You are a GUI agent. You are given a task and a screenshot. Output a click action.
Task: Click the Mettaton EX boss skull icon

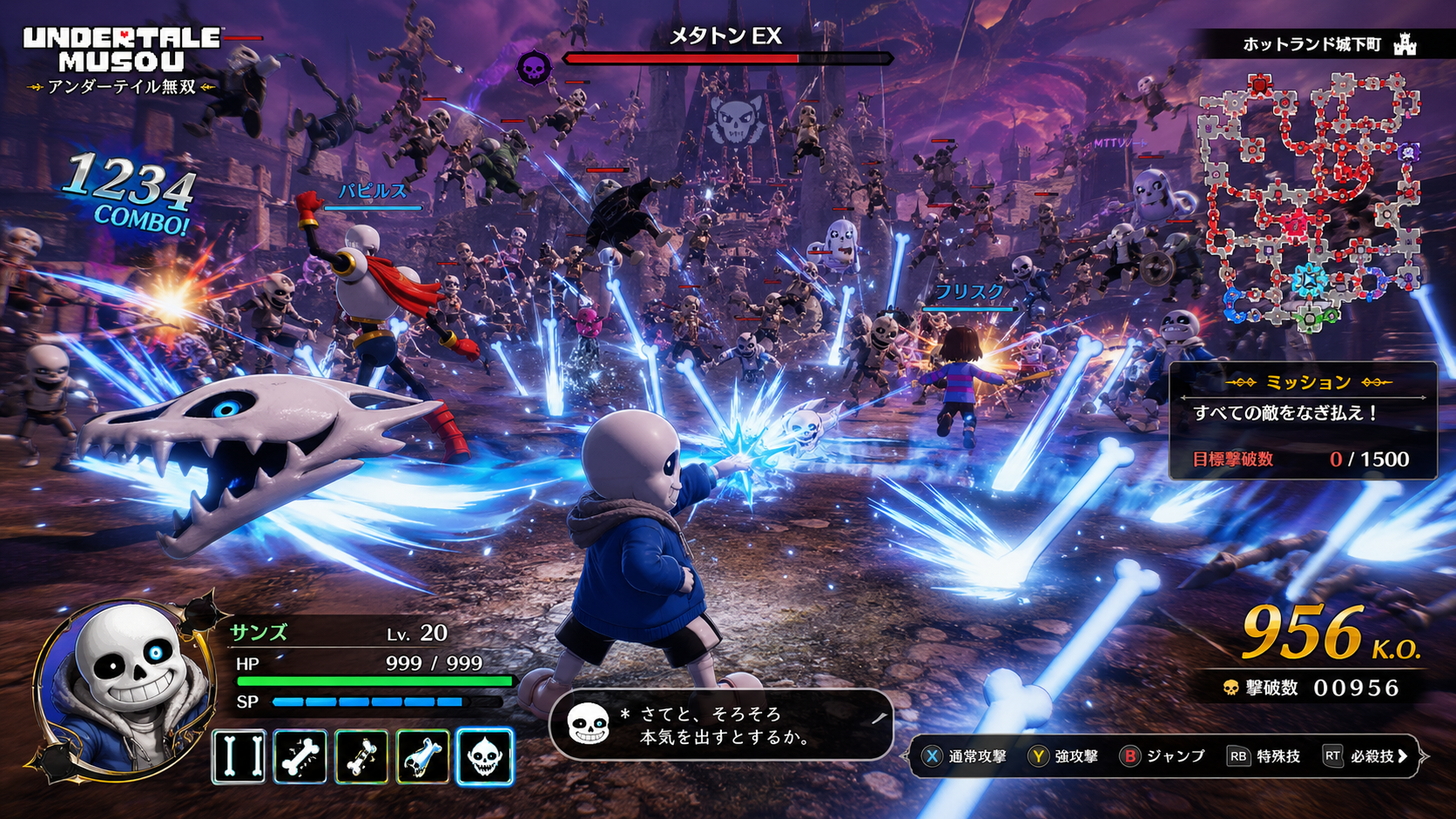coord(533,67)
